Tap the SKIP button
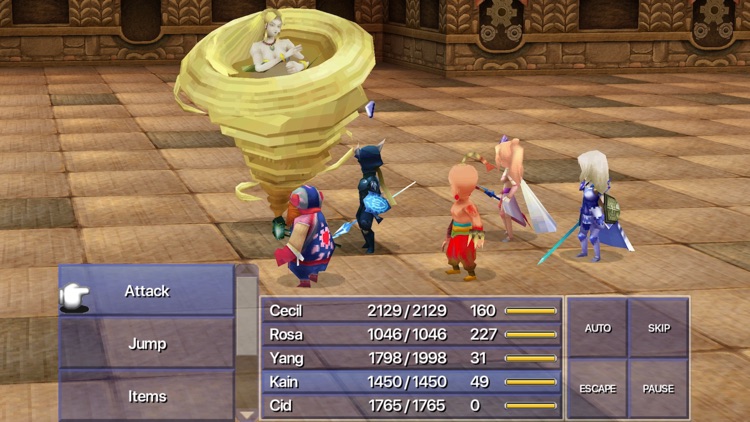This screenshot has height=422, width=750. click(659, 328)
